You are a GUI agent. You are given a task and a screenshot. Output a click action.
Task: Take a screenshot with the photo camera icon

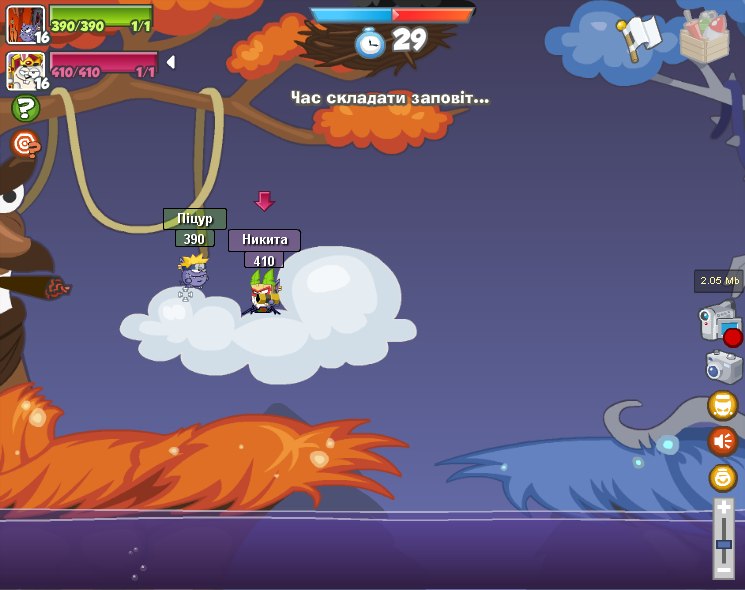pos(723,366)
